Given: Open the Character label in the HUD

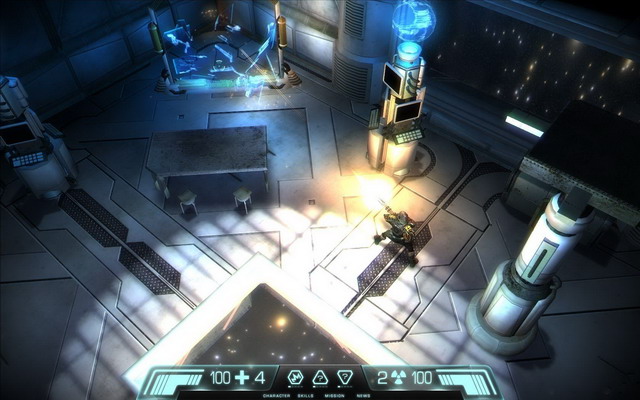Looking at the screenshot, I should 277,395.
